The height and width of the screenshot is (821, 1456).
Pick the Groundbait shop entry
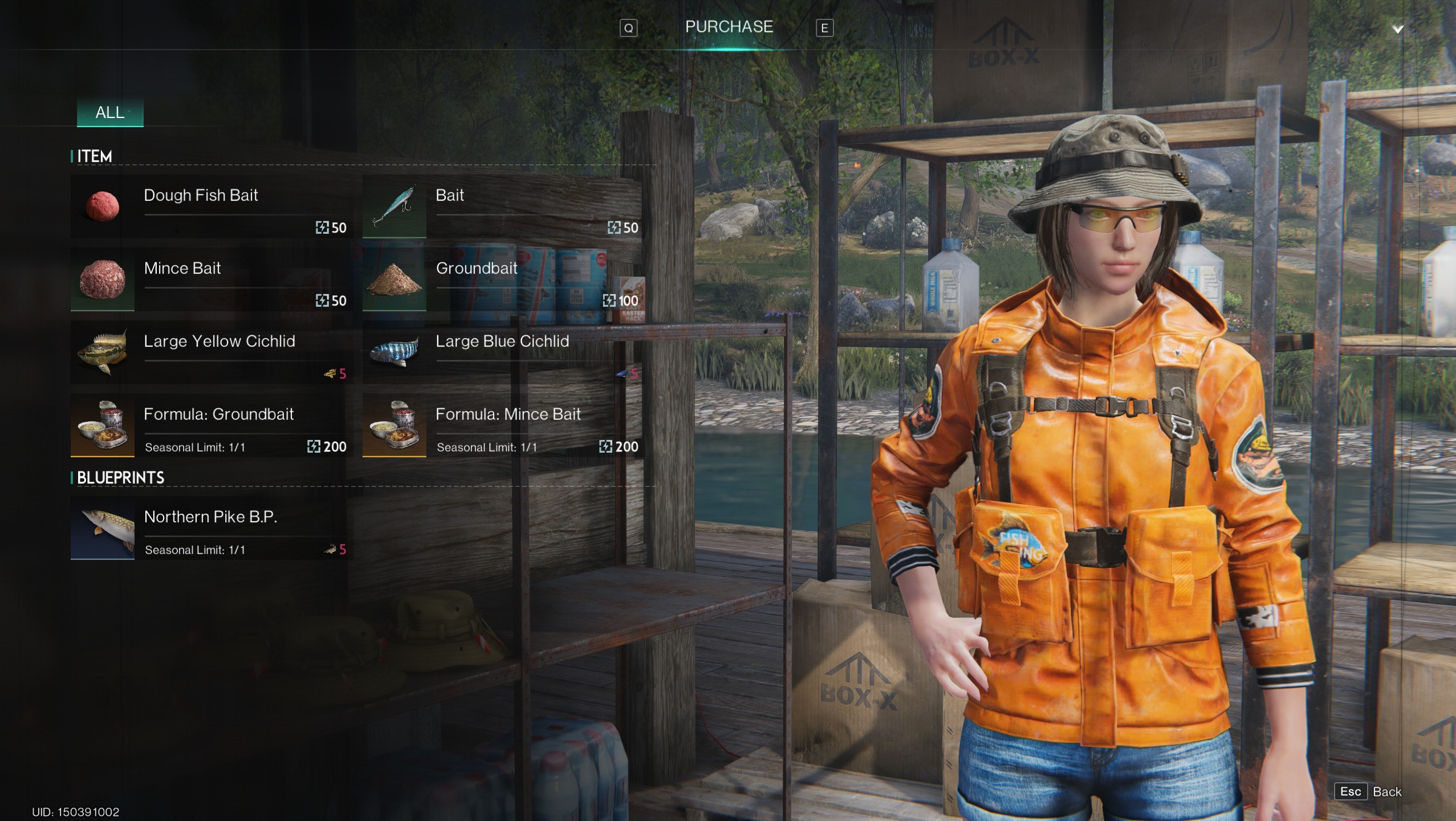tap(502, 279)
